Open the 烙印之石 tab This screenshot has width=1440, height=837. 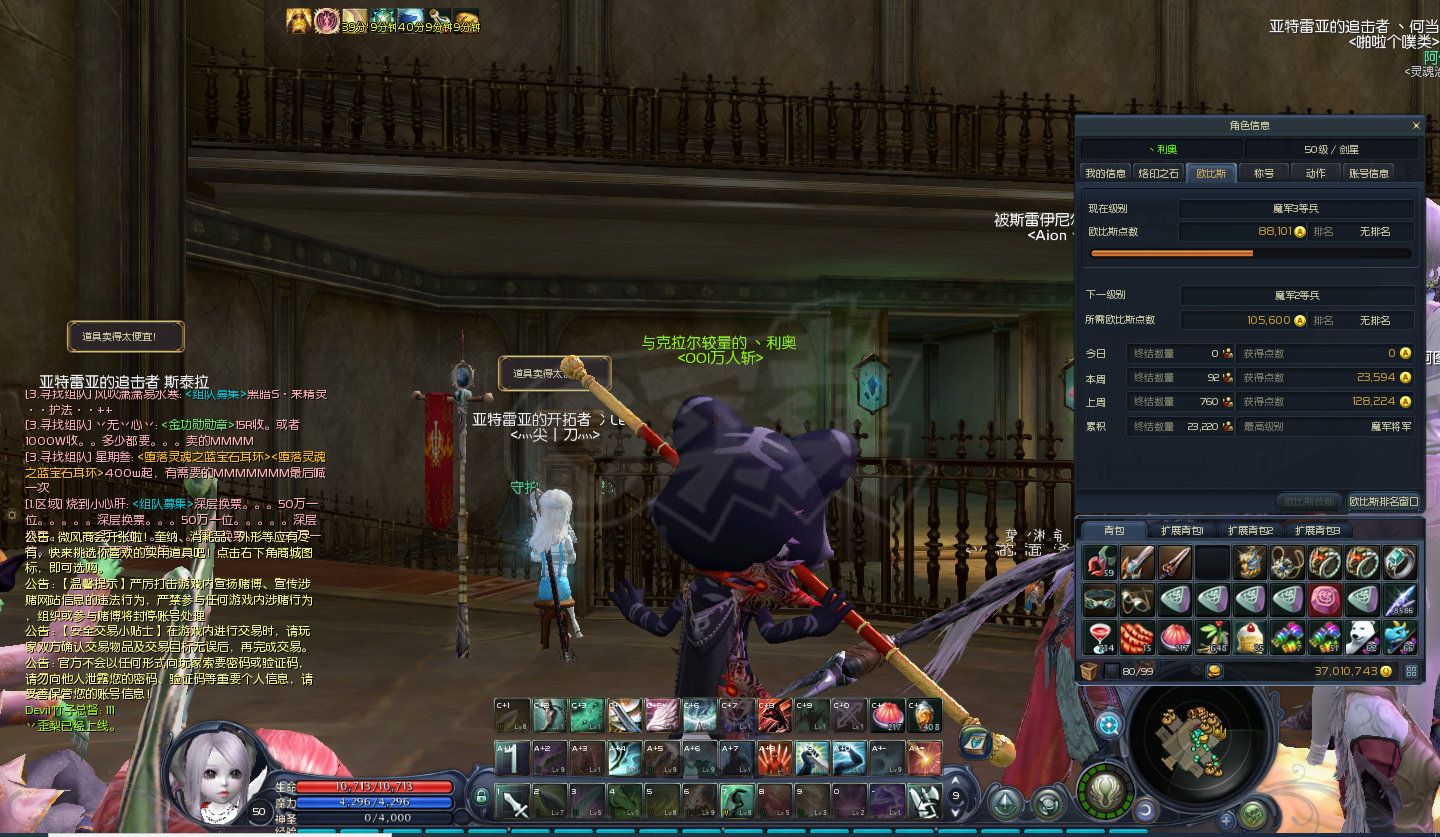click(x=1159, y=173)
